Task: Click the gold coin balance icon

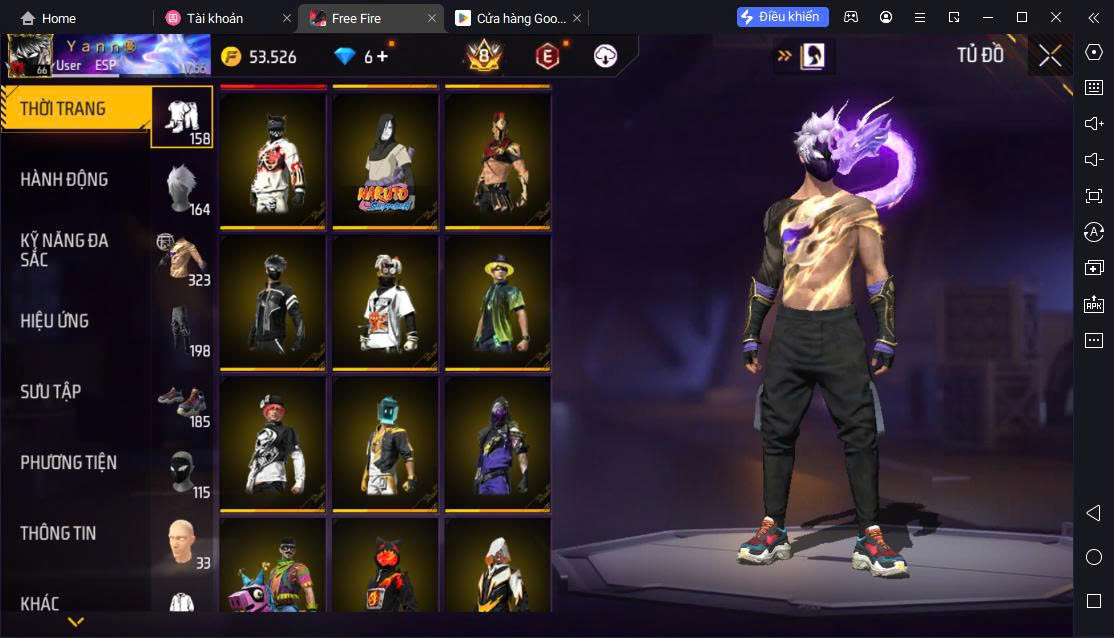Action: (x=232, y=56)
